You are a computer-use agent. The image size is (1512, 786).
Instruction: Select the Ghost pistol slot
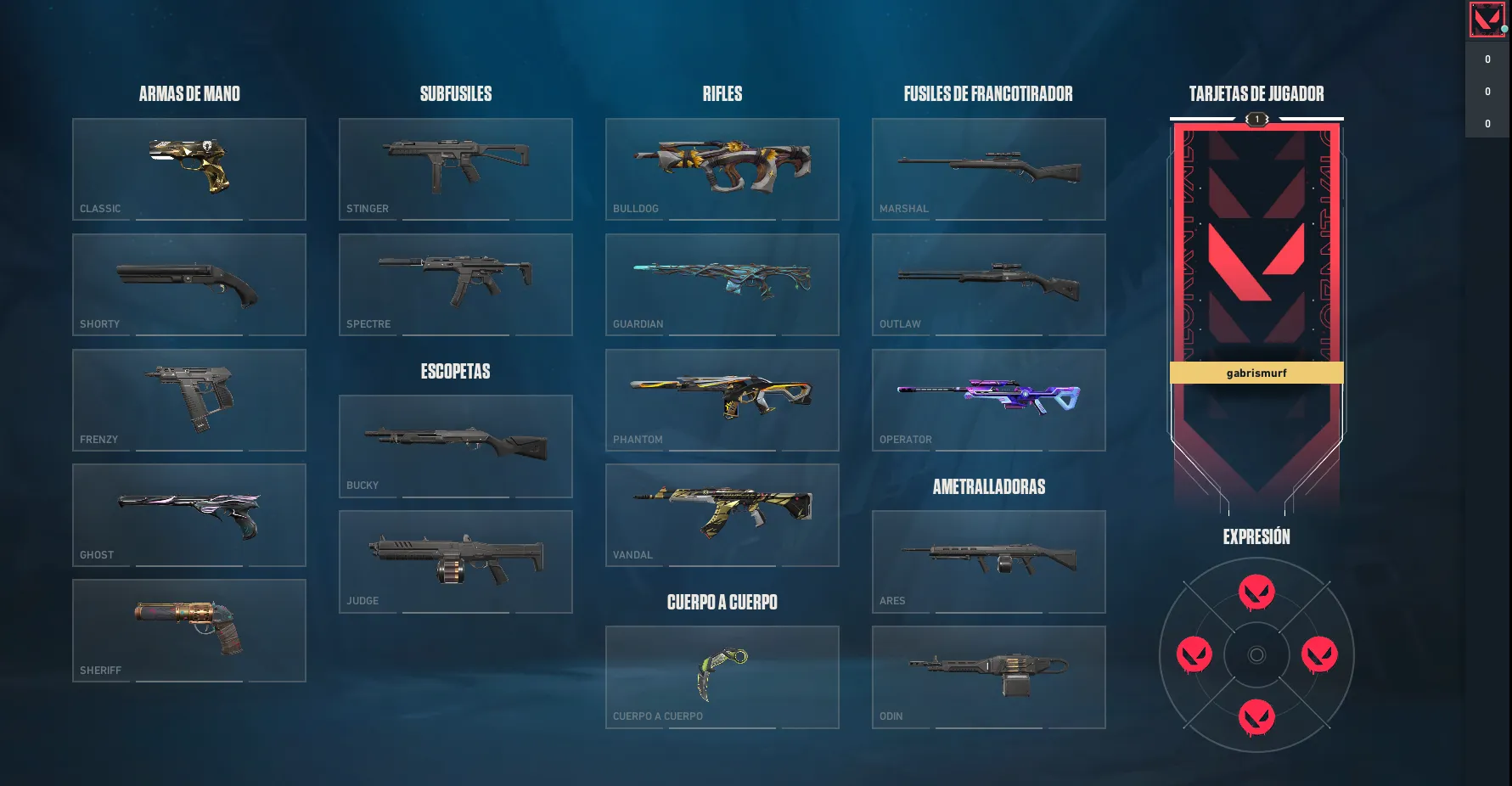coord(189,515)
